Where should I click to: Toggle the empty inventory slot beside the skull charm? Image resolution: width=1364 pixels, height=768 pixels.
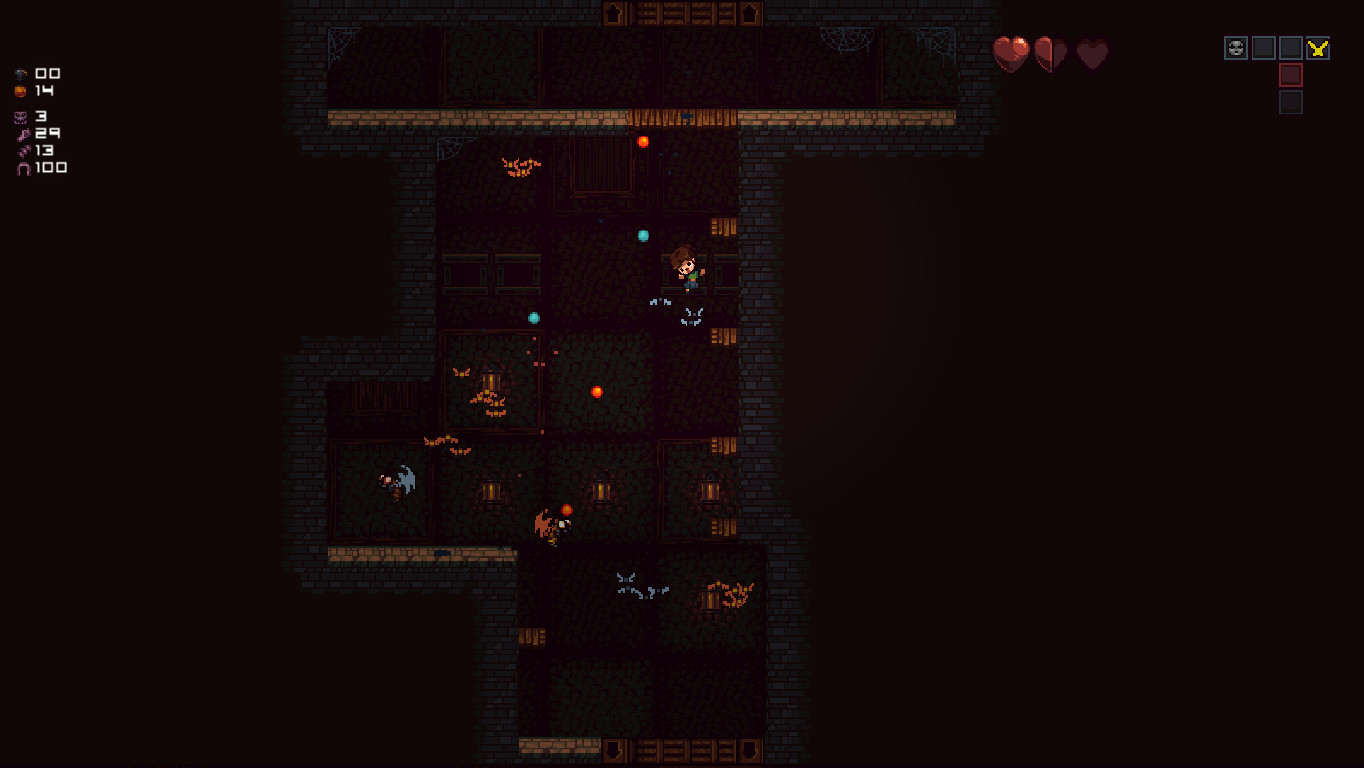tap(1263, 48)
